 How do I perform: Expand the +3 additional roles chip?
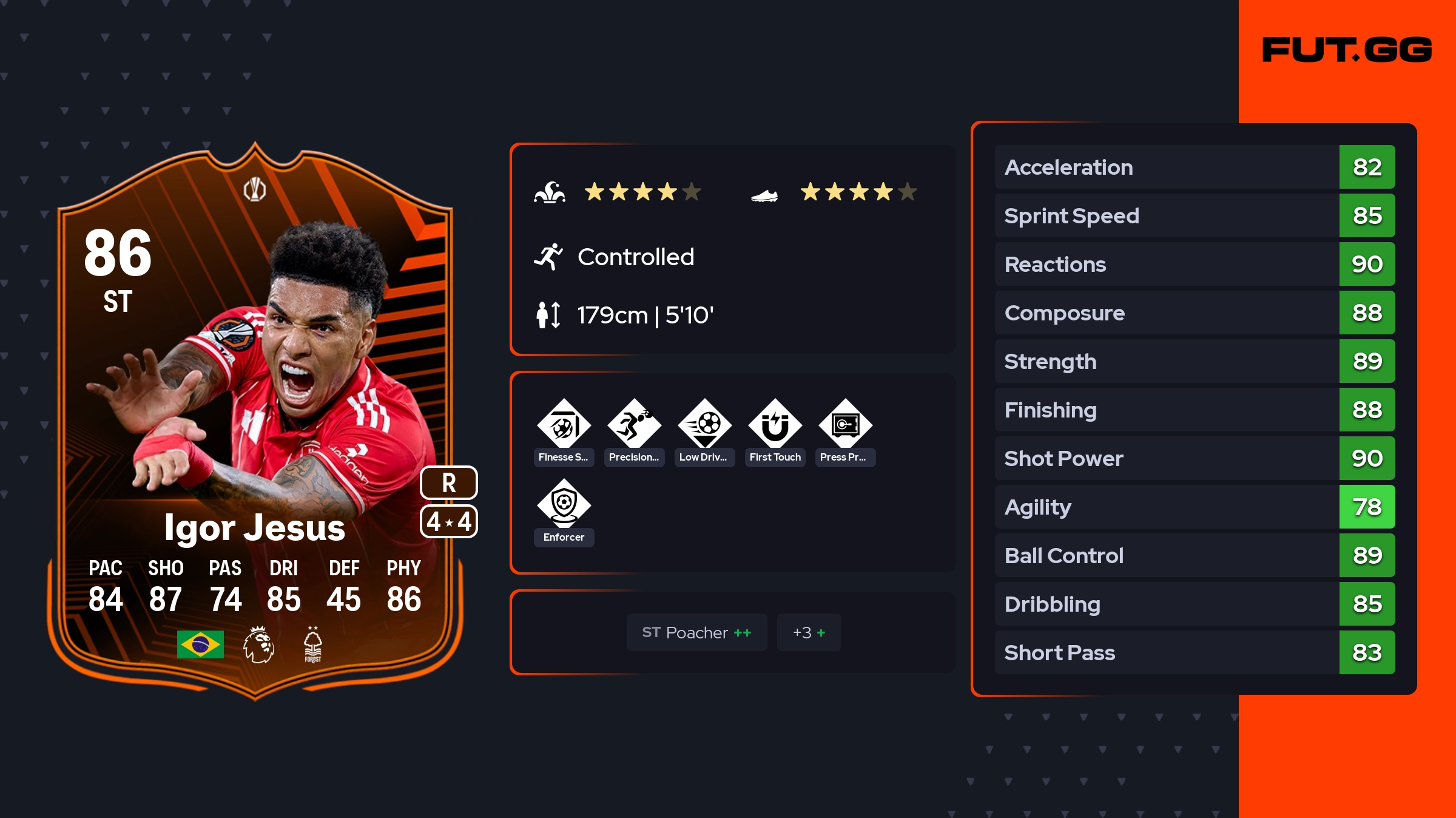tap(809, 632)
